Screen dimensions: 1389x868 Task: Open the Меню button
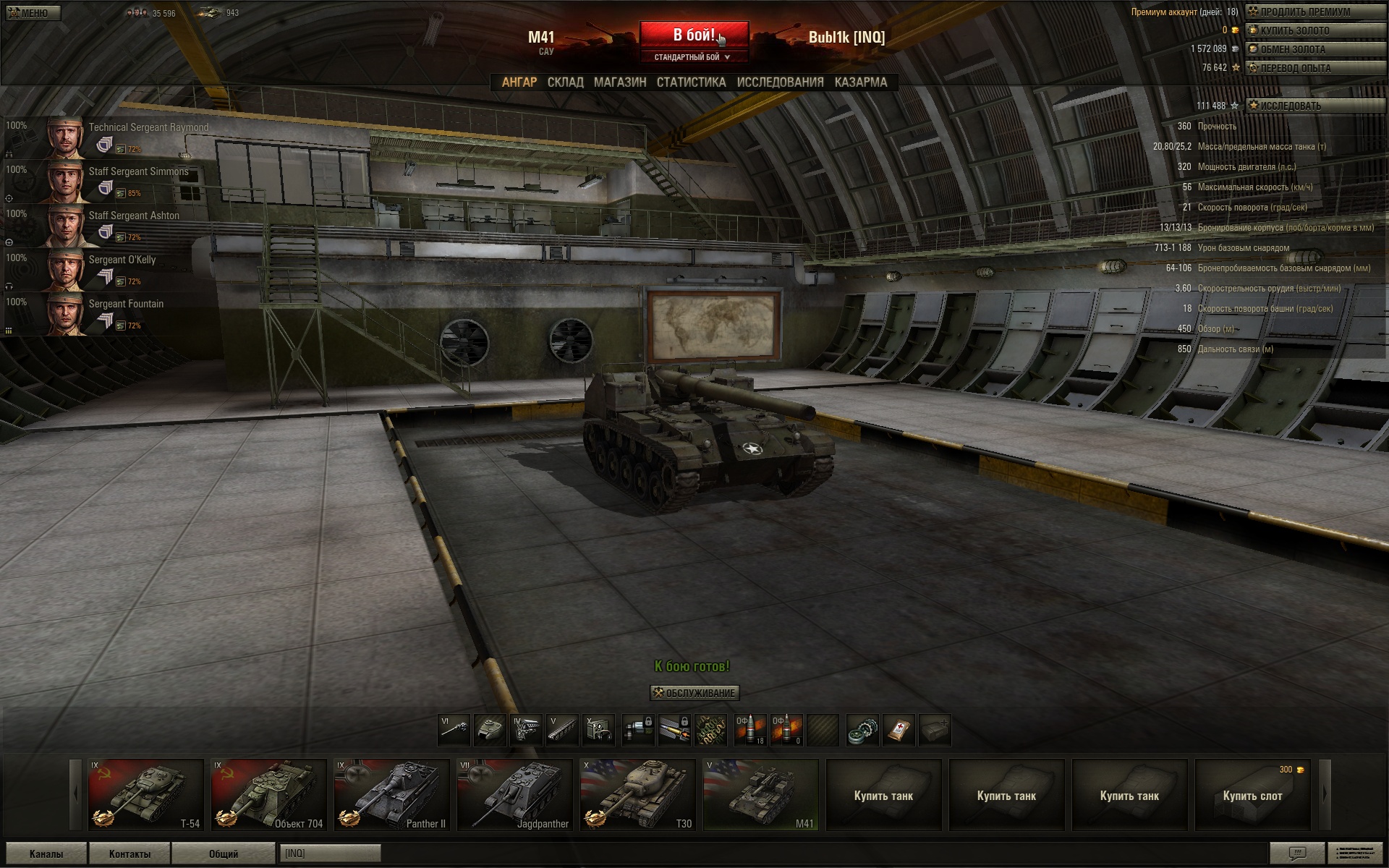(x=33, y=13)
